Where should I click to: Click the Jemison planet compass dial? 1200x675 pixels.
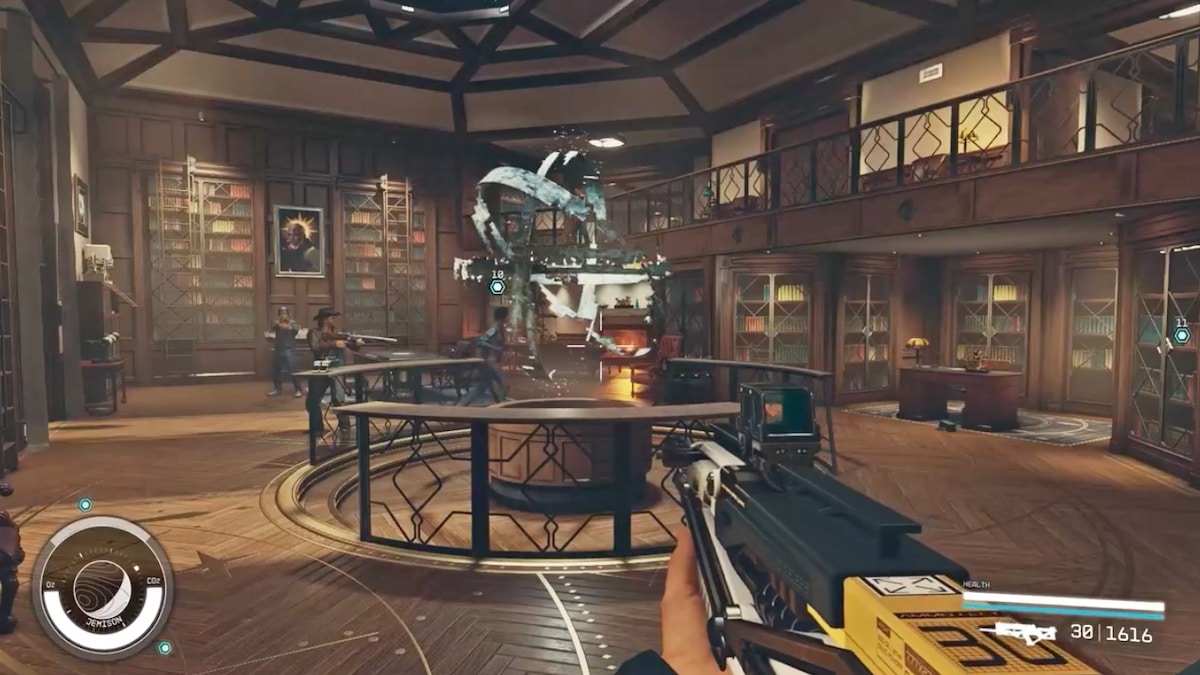(102, 588)
